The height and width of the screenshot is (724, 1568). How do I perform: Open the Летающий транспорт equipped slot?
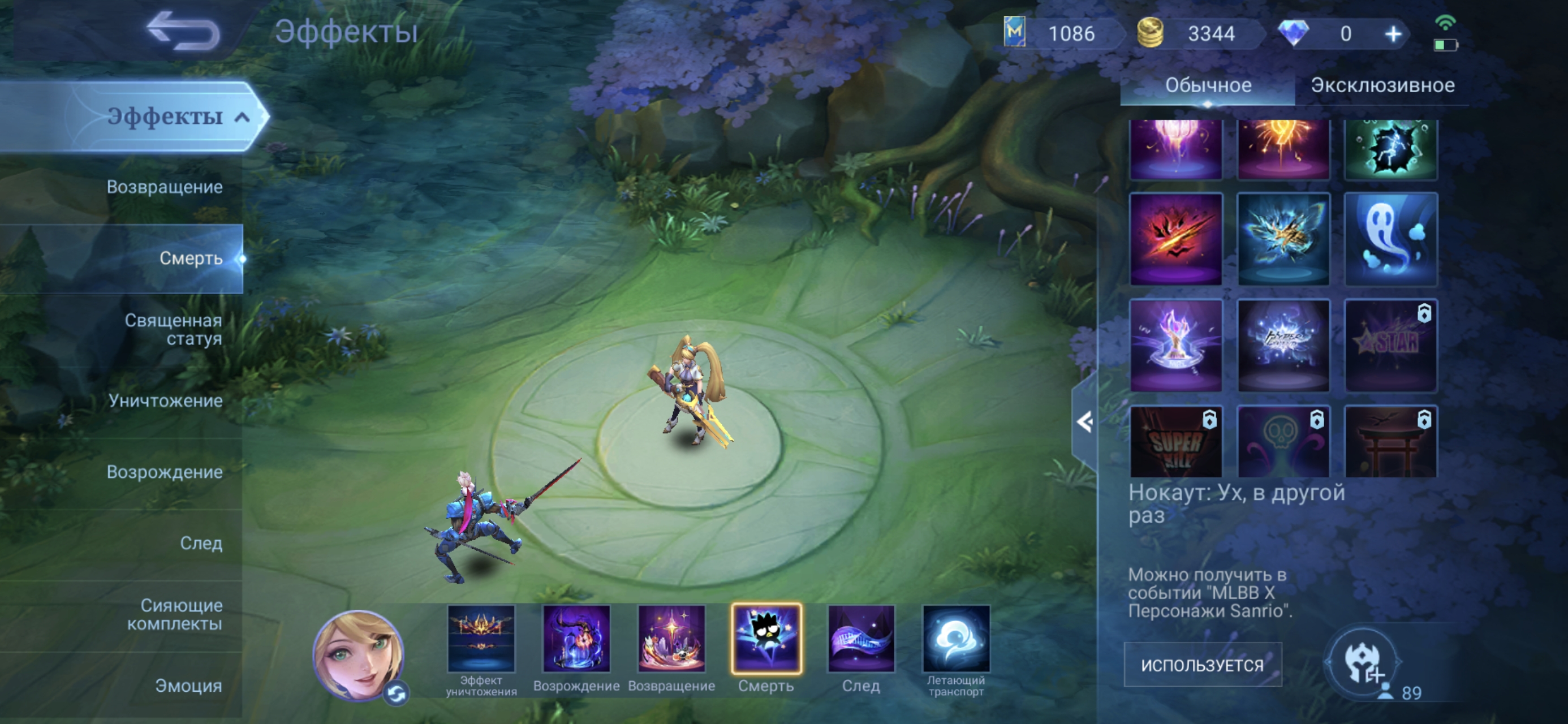[955, 639]
